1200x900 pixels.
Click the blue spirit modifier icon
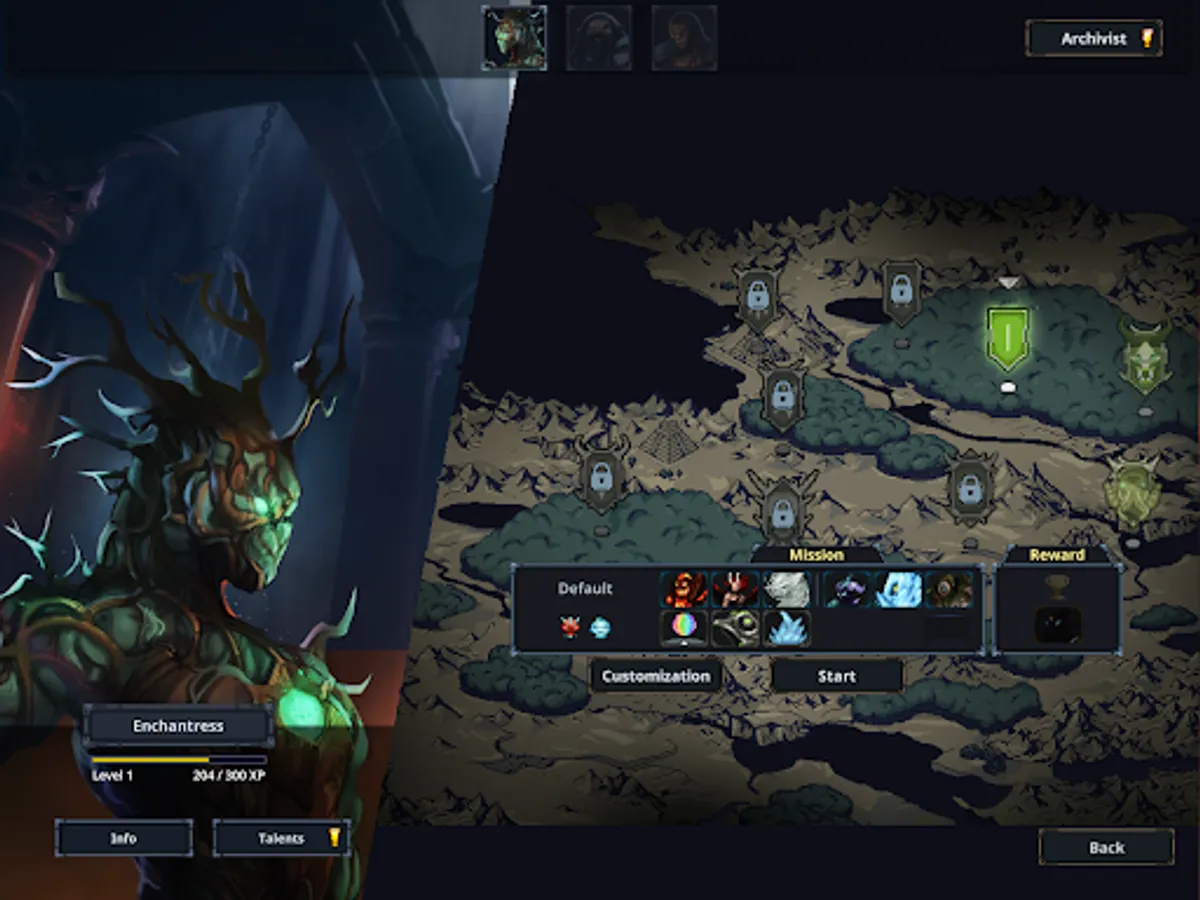[x=600, y=628]
